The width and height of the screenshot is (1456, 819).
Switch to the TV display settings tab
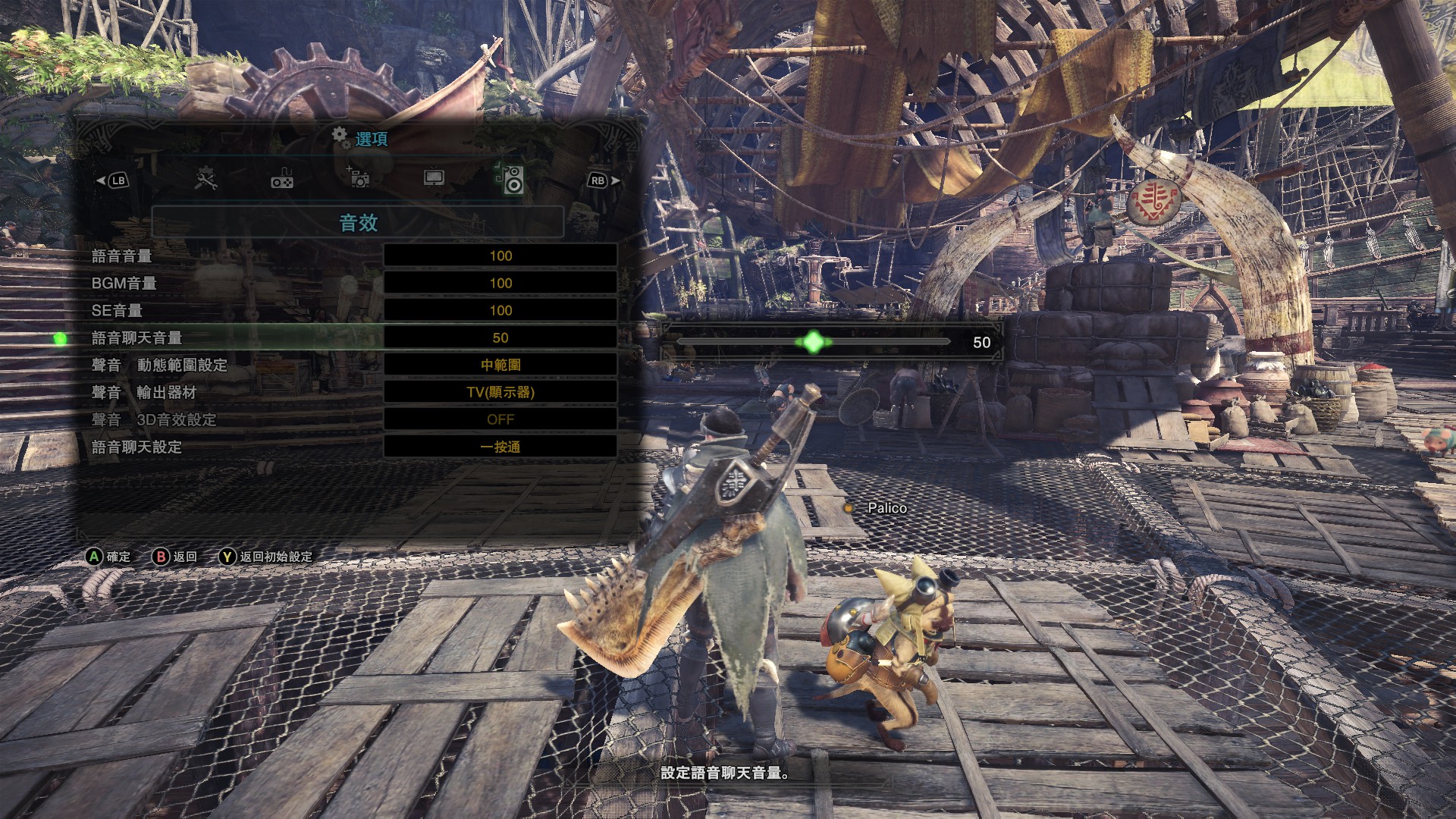click(x=434, y=178)
